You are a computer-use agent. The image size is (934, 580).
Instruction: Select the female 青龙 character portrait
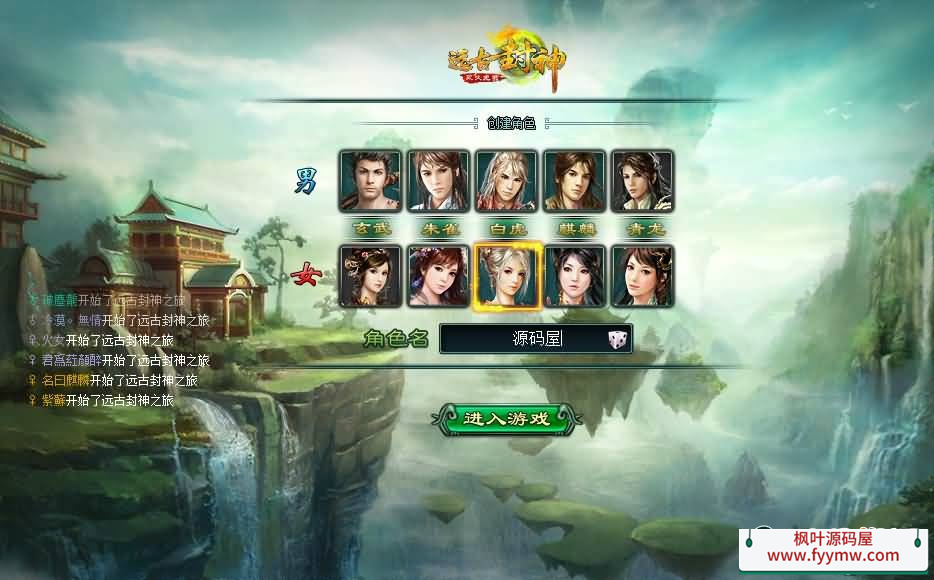click(642, 276)
